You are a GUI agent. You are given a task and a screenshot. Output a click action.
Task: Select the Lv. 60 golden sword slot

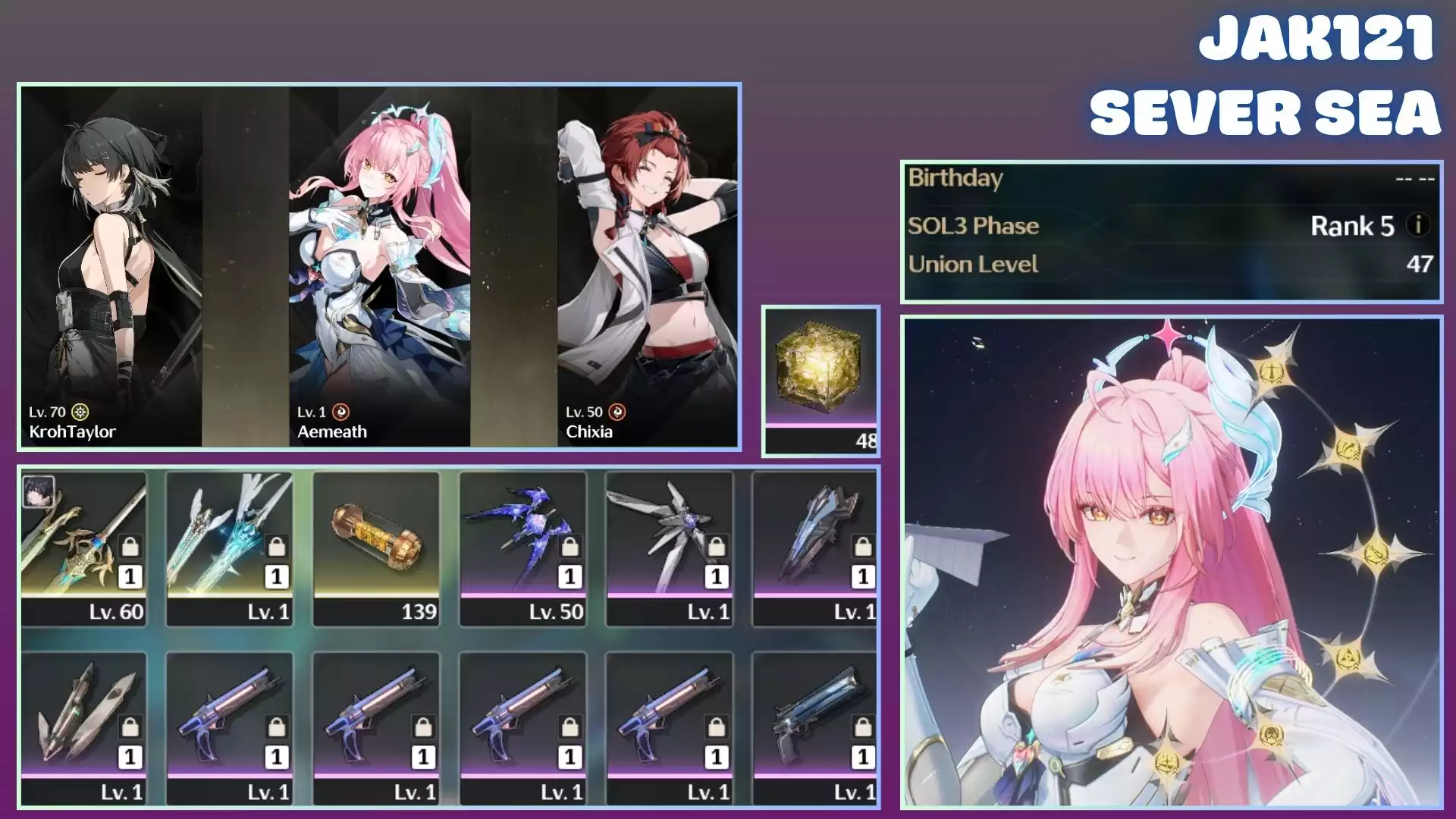point(83,548)
